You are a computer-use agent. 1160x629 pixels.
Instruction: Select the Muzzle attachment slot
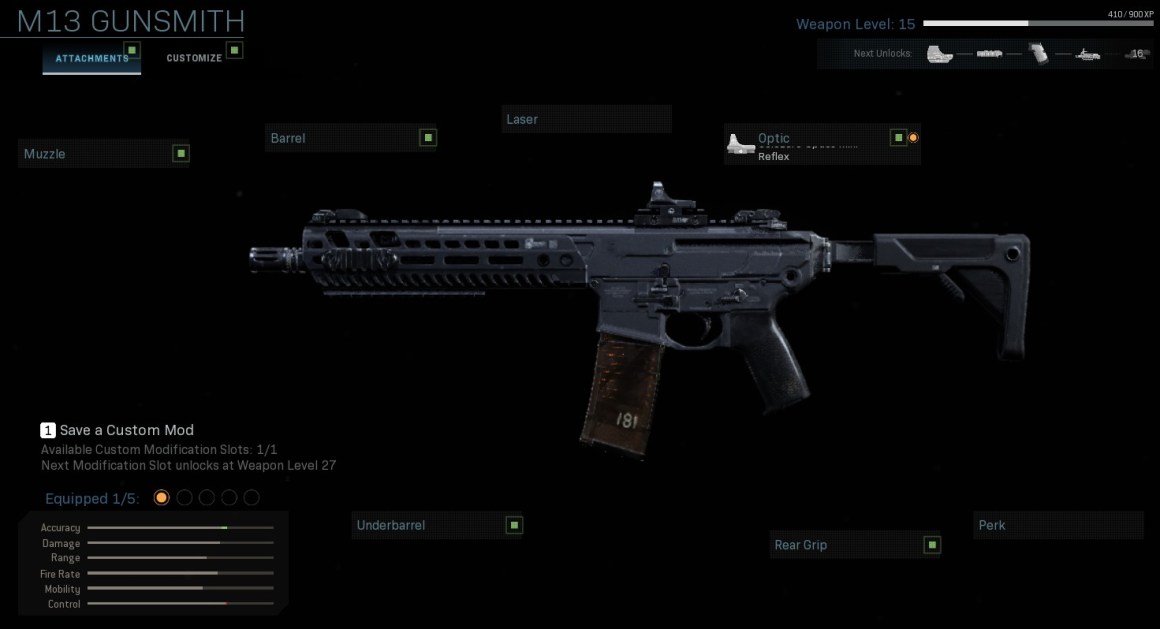tap(104, 154)
